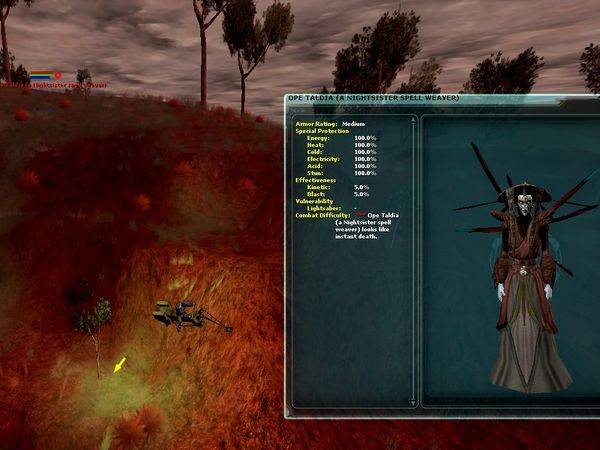Click the stats panel scroll-up arrow
This screenshot has height=450, width=600.
pyautogui.click(x=414, y=121)
